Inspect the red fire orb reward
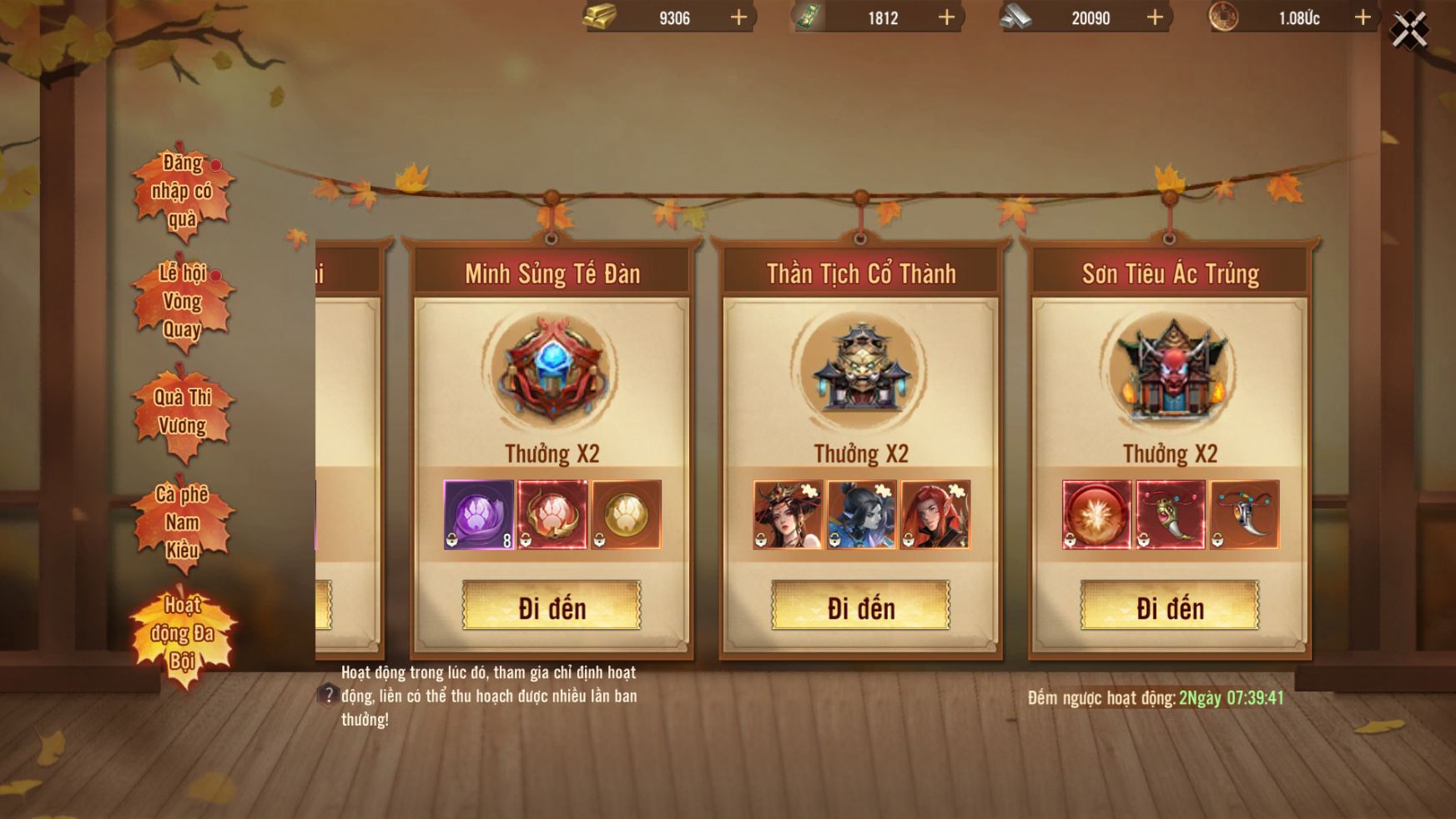1456x819 pixels. click(x=1096, y=515)
